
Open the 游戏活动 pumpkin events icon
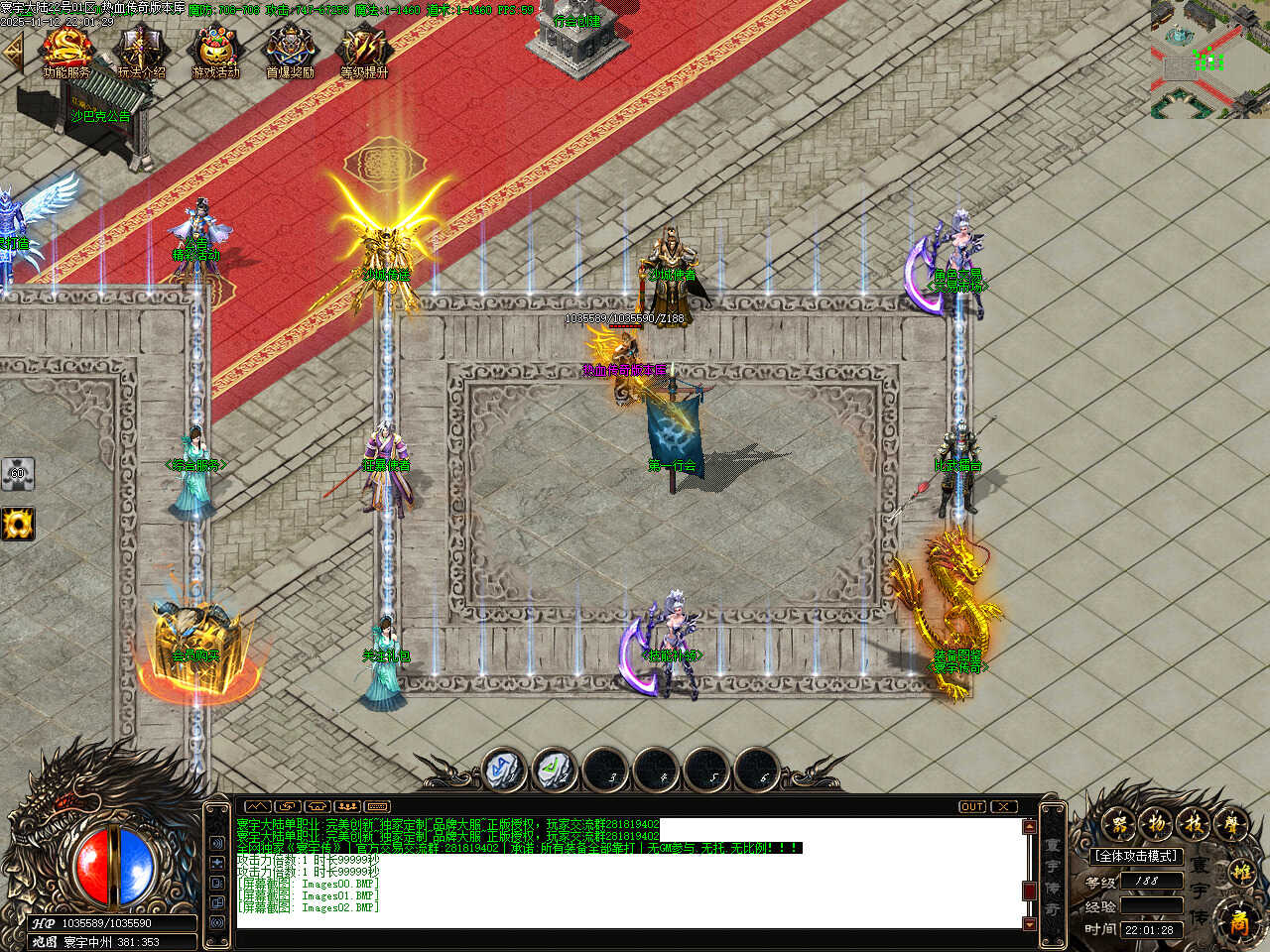215,50
